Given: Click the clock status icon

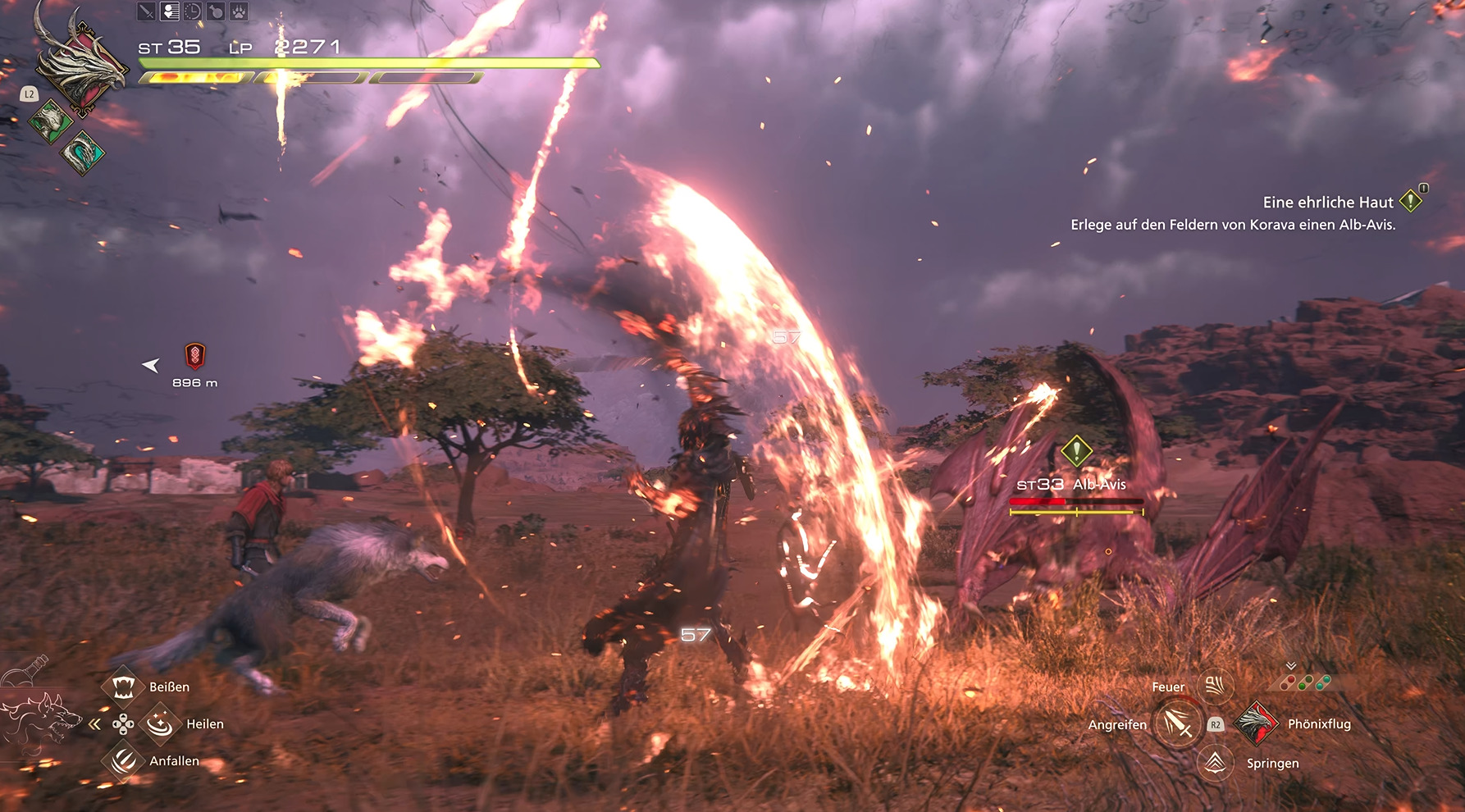Looking at the screenshot, I should click(x=192, y=11).
